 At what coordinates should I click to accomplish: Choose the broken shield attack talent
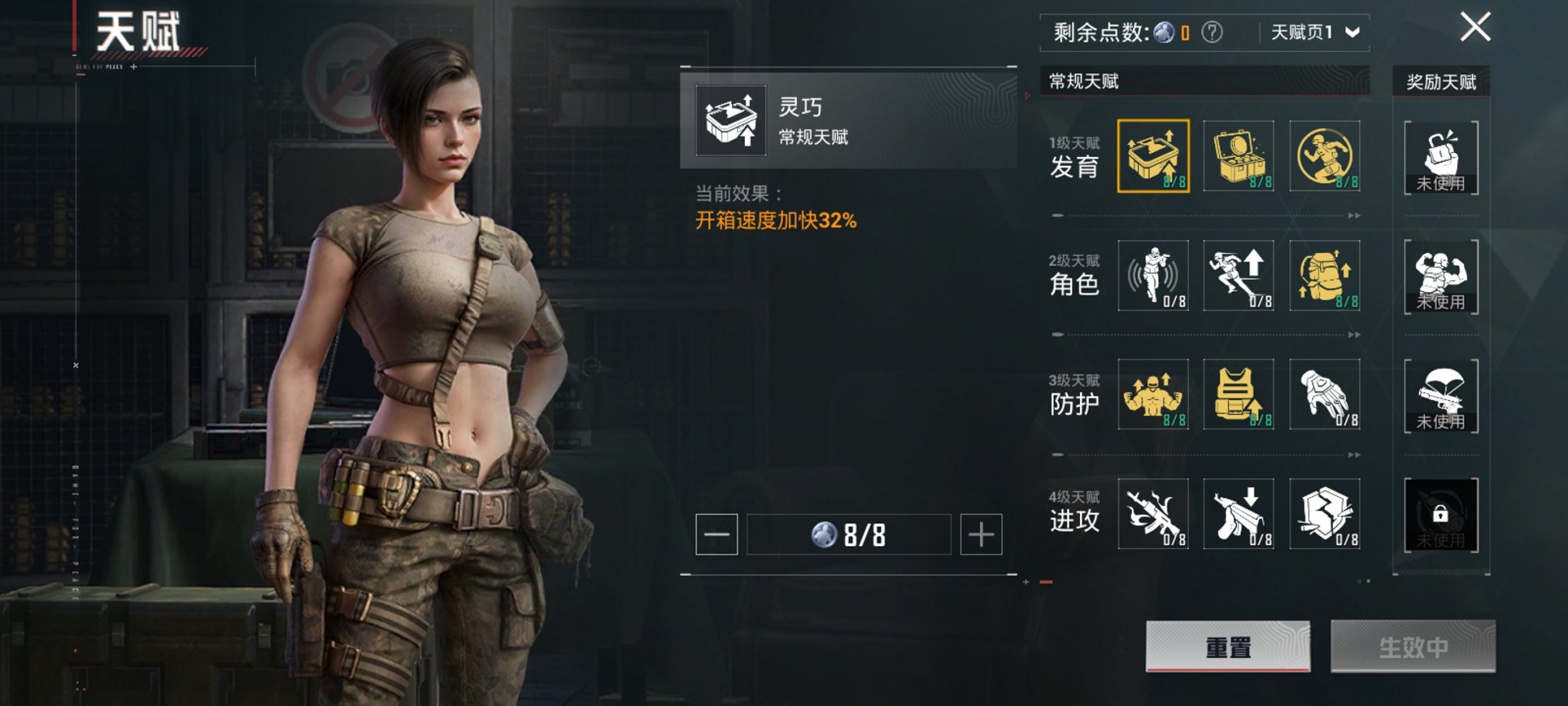click(x=1324, y=514)
